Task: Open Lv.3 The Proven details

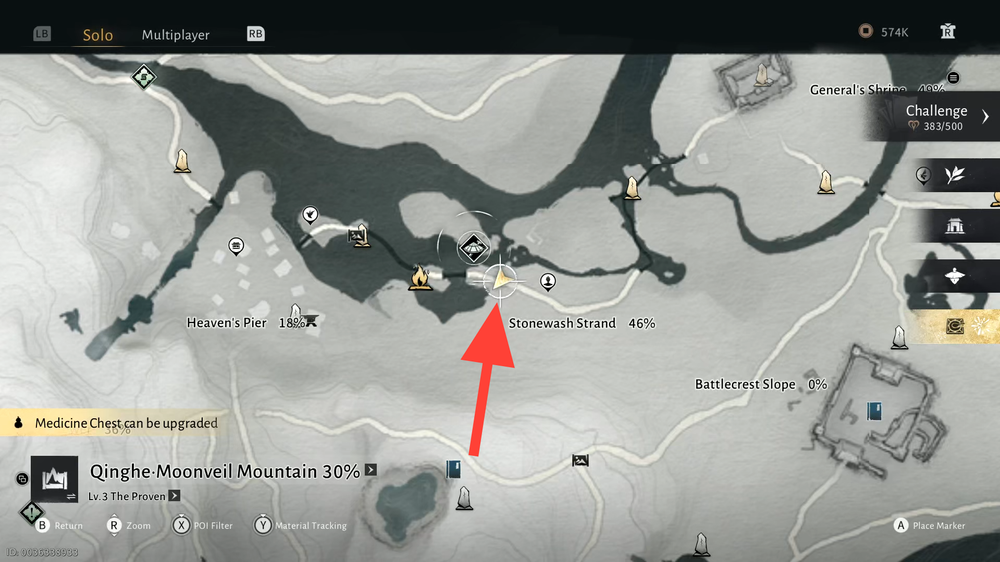Action: click(x=130, y=496)
